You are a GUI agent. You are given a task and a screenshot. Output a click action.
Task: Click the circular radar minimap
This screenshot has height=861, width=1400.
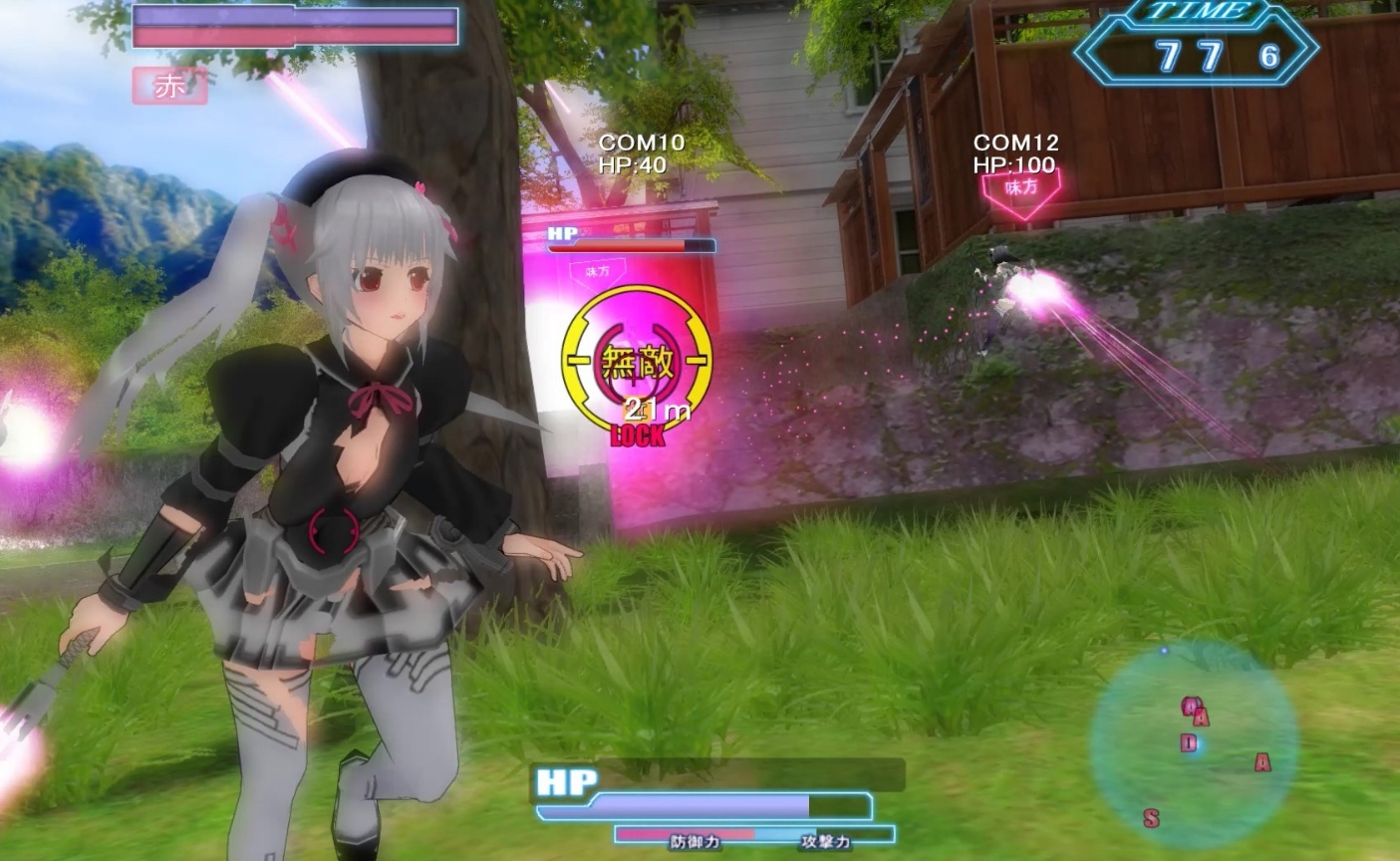tap(1194, 742)
